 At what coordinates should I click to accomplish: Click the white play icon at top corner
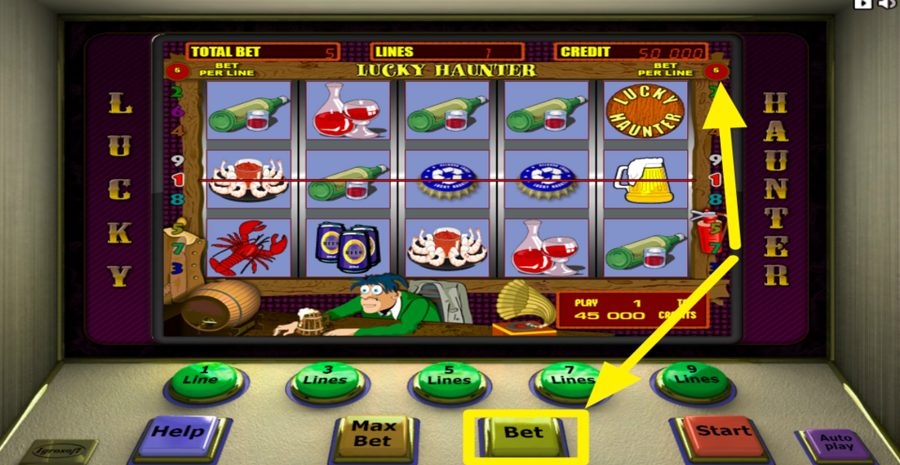862,5
